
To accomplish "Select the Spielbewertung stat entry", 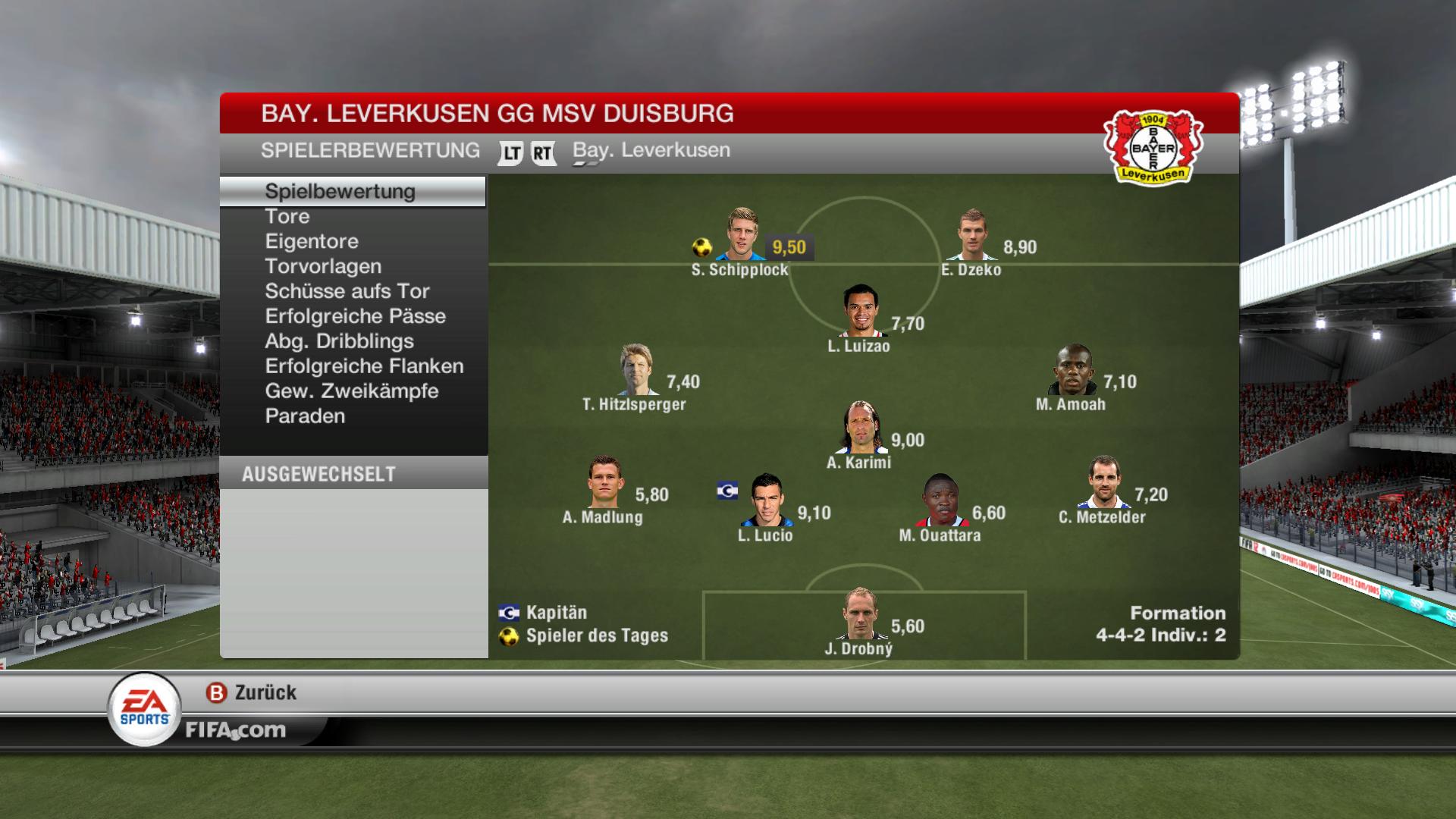I will click(340, 191).
